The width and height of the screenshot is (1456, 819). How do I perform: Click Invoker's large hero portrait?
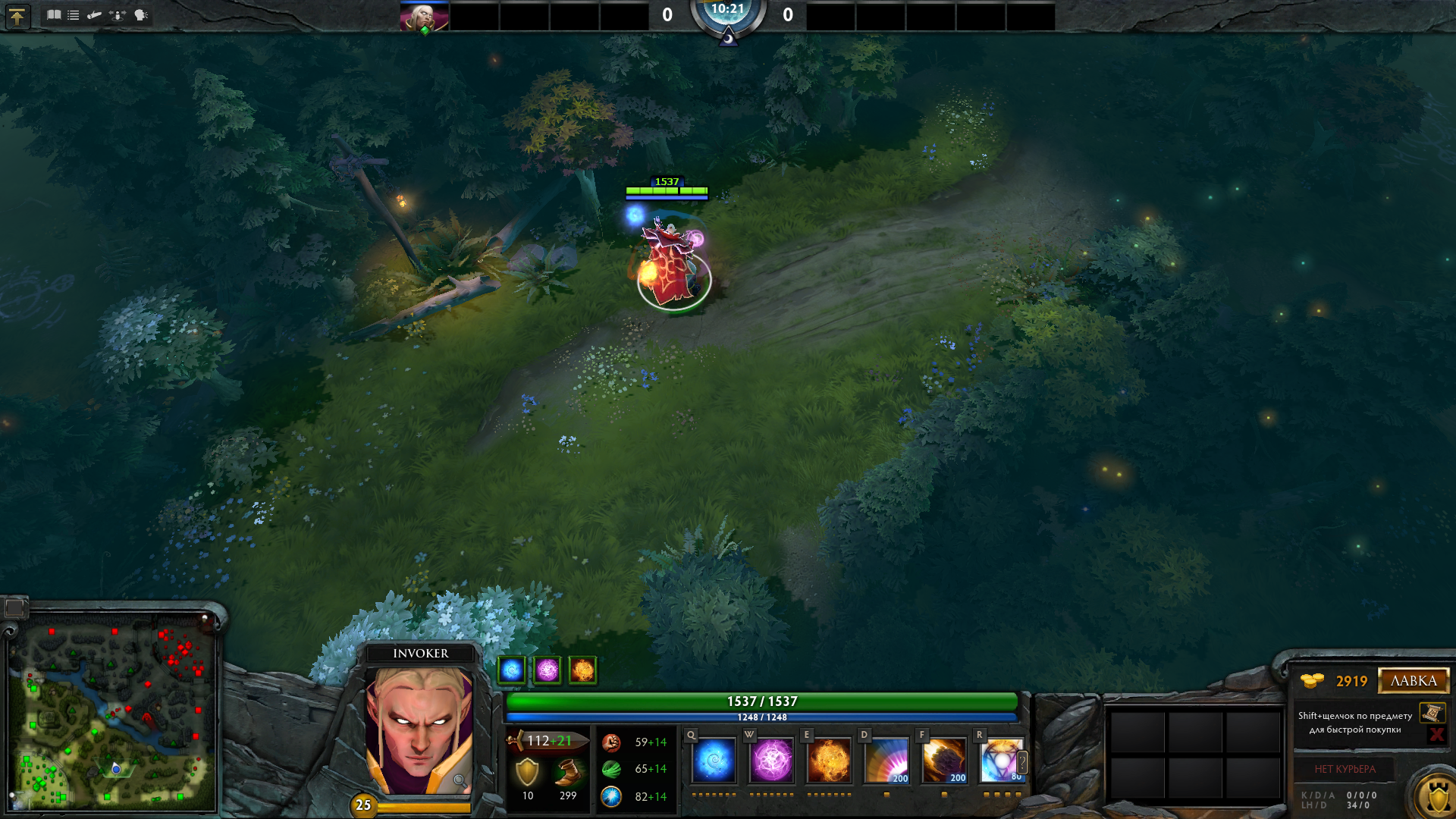pos(419,730)
